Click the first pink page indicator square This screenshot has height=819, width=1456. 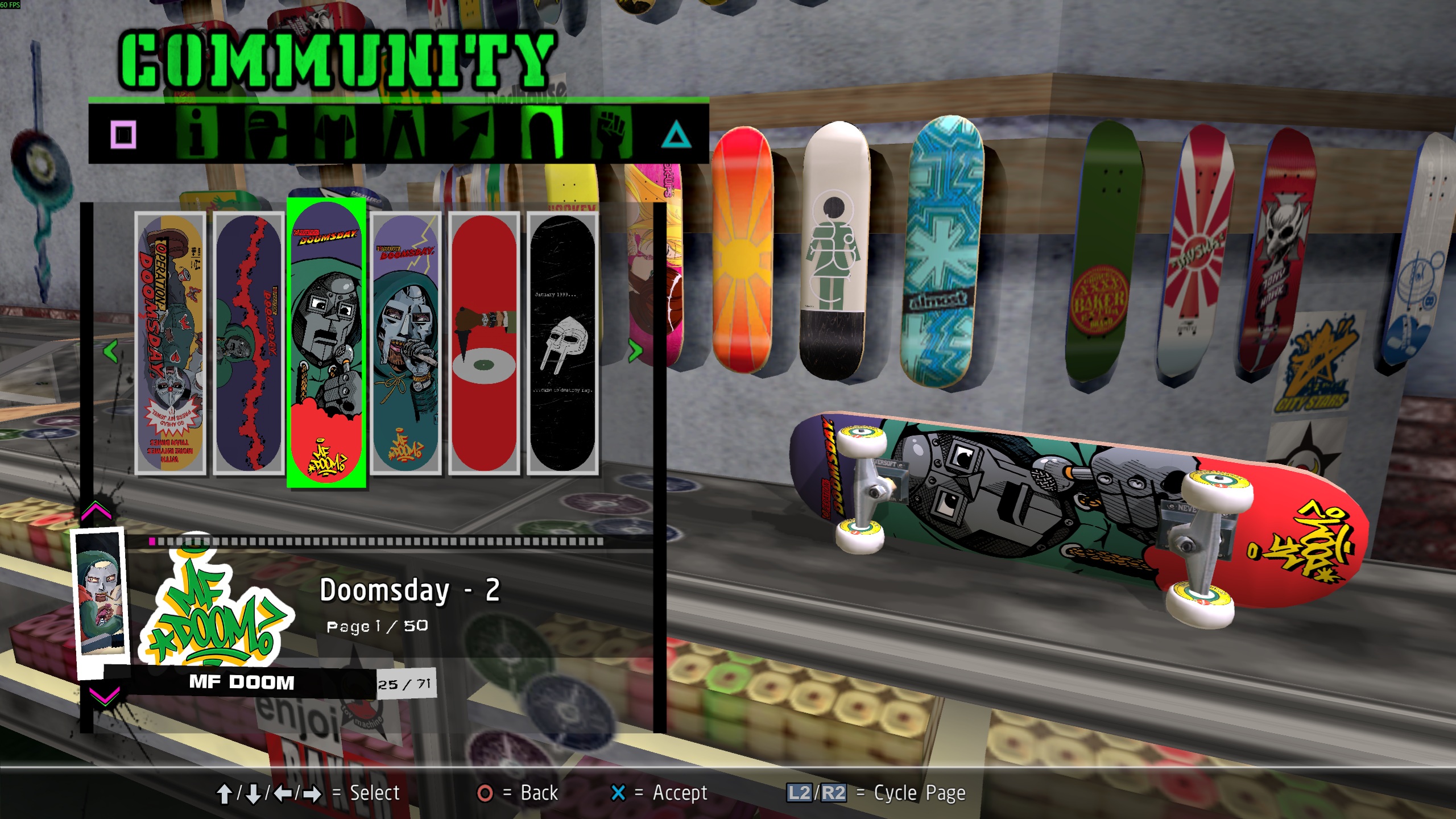click(x=152, y=541)
